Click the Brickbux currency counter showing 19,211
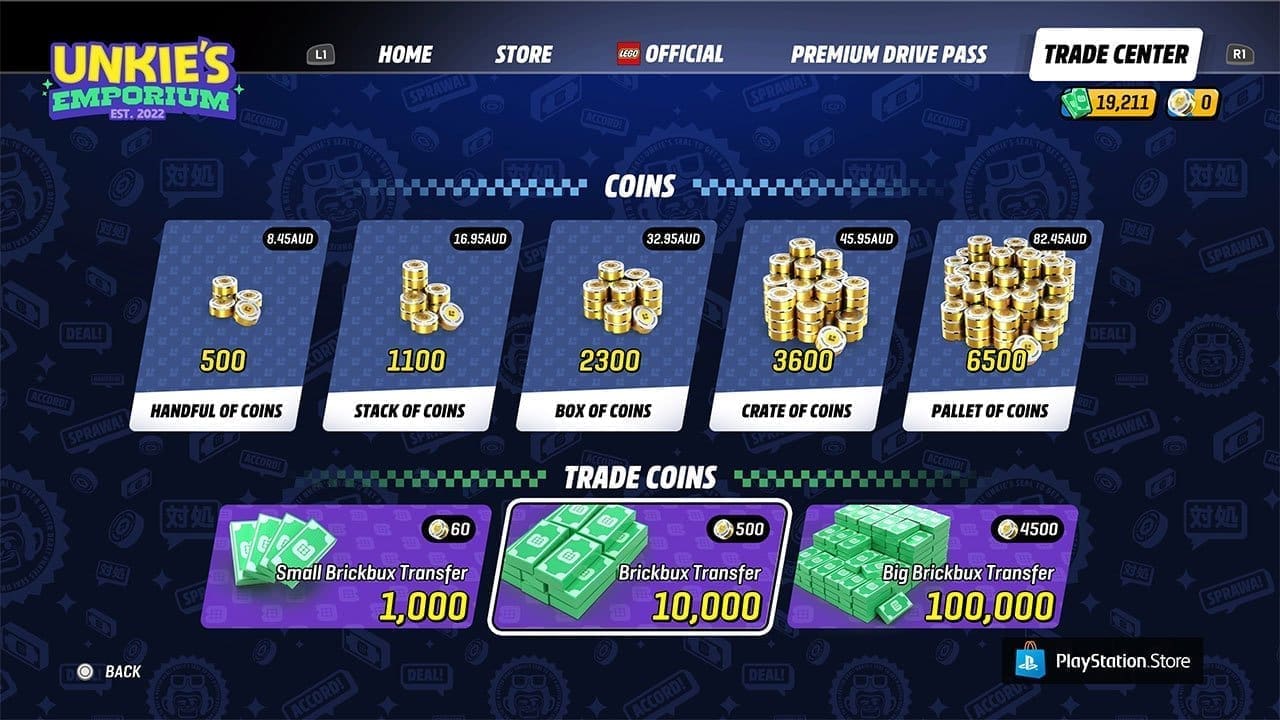Screen dimensions: 1280x720 coord(1110,103)
